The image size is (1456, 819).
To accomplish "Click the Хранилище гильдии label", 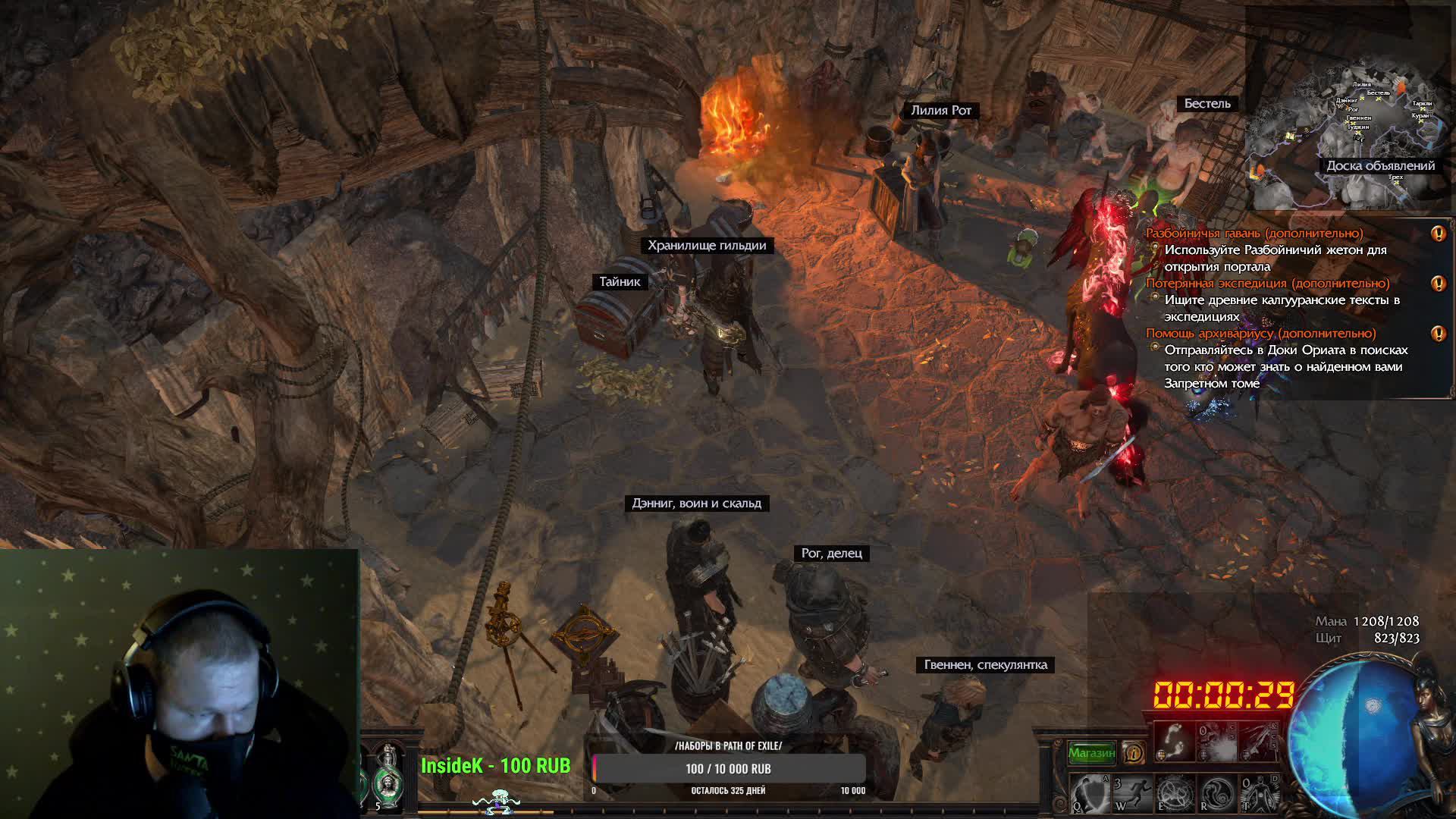I will [x=707, y=246].
